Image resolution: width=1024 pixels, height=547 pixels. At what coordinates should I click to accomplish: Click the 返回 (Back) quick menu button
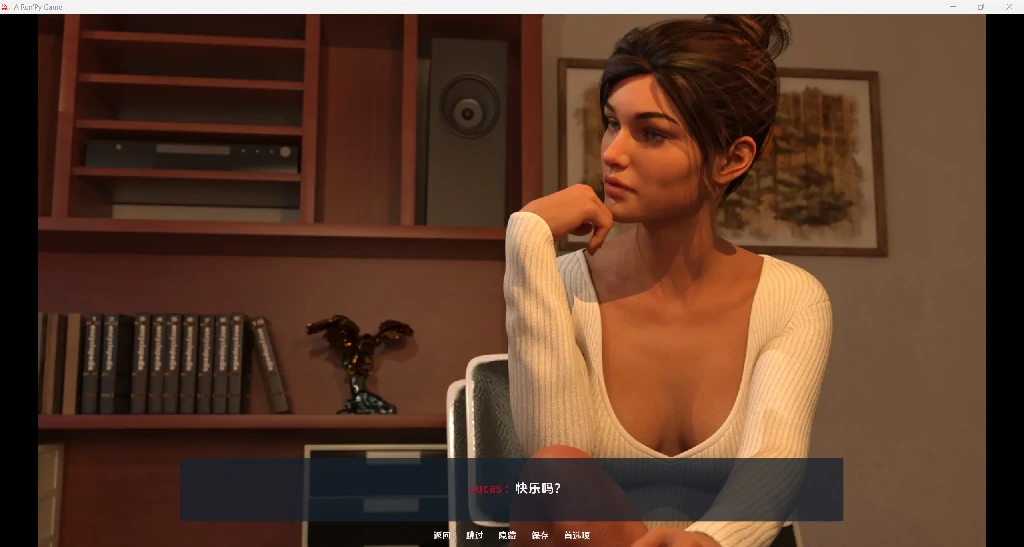coord(442,536)
